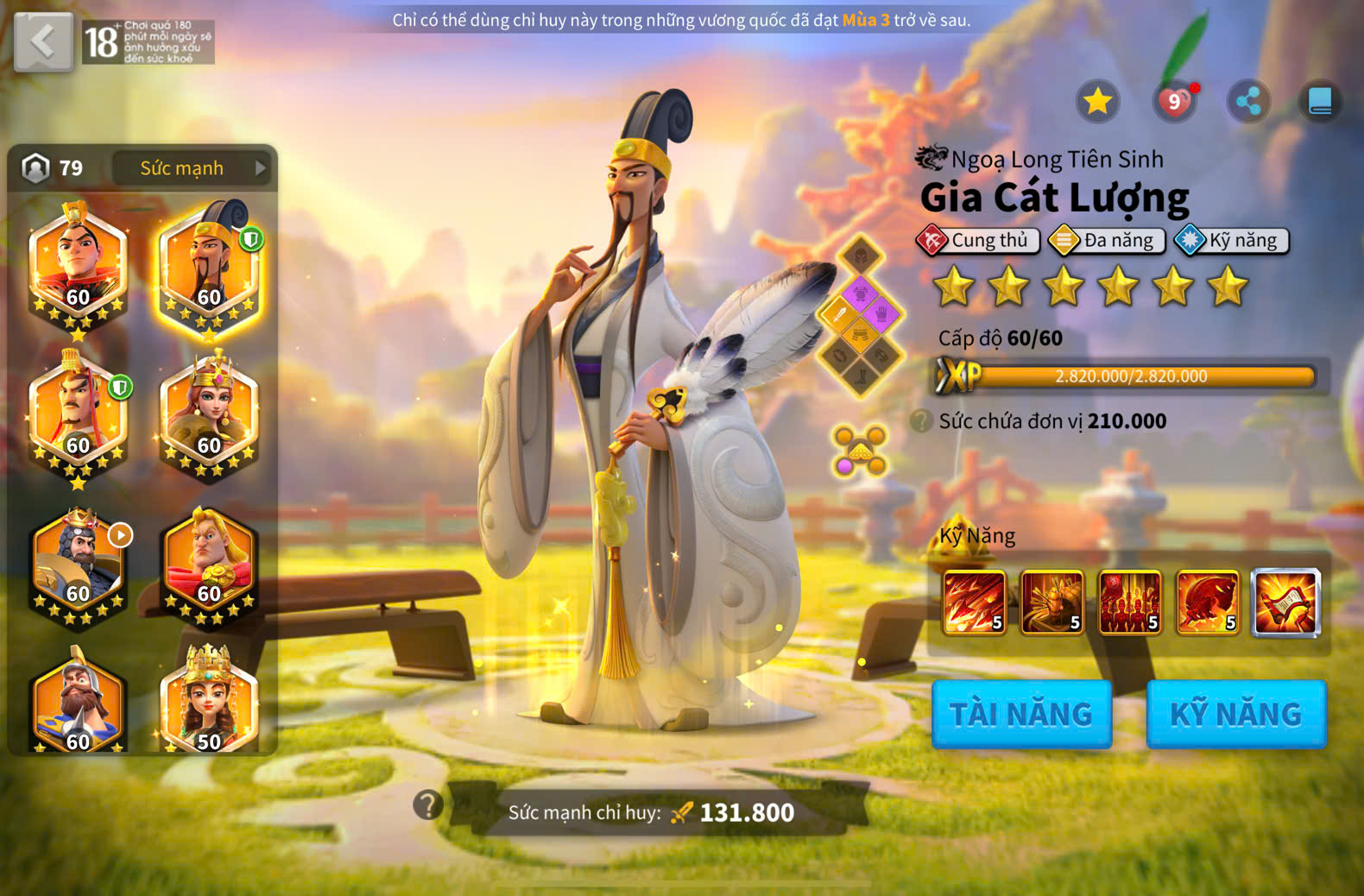Select the dark-bearded king portrait with play badge
This screenshot has height=896, width=1364.
78,561
